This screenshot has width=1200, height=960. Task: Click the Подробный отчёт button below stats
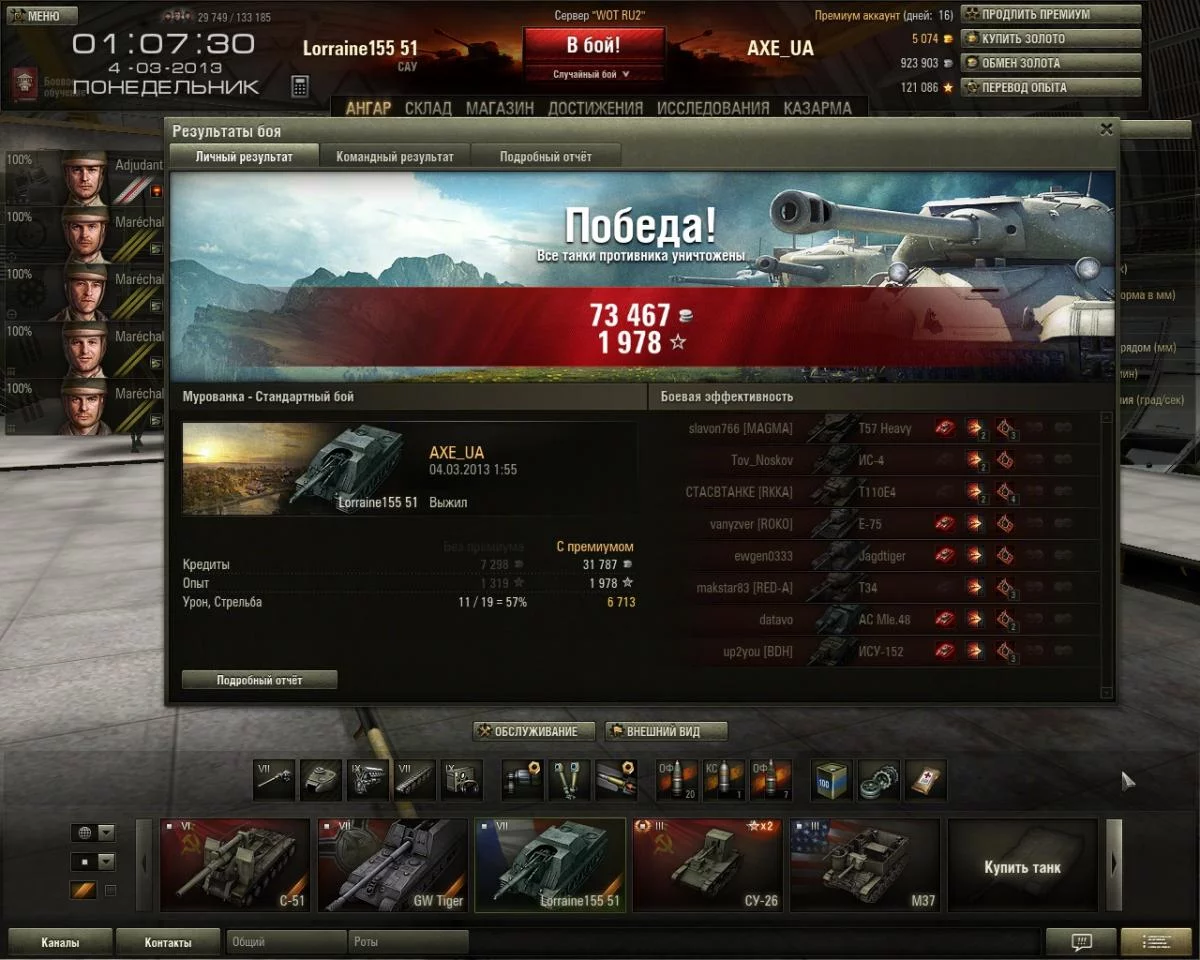coord(260,680)
